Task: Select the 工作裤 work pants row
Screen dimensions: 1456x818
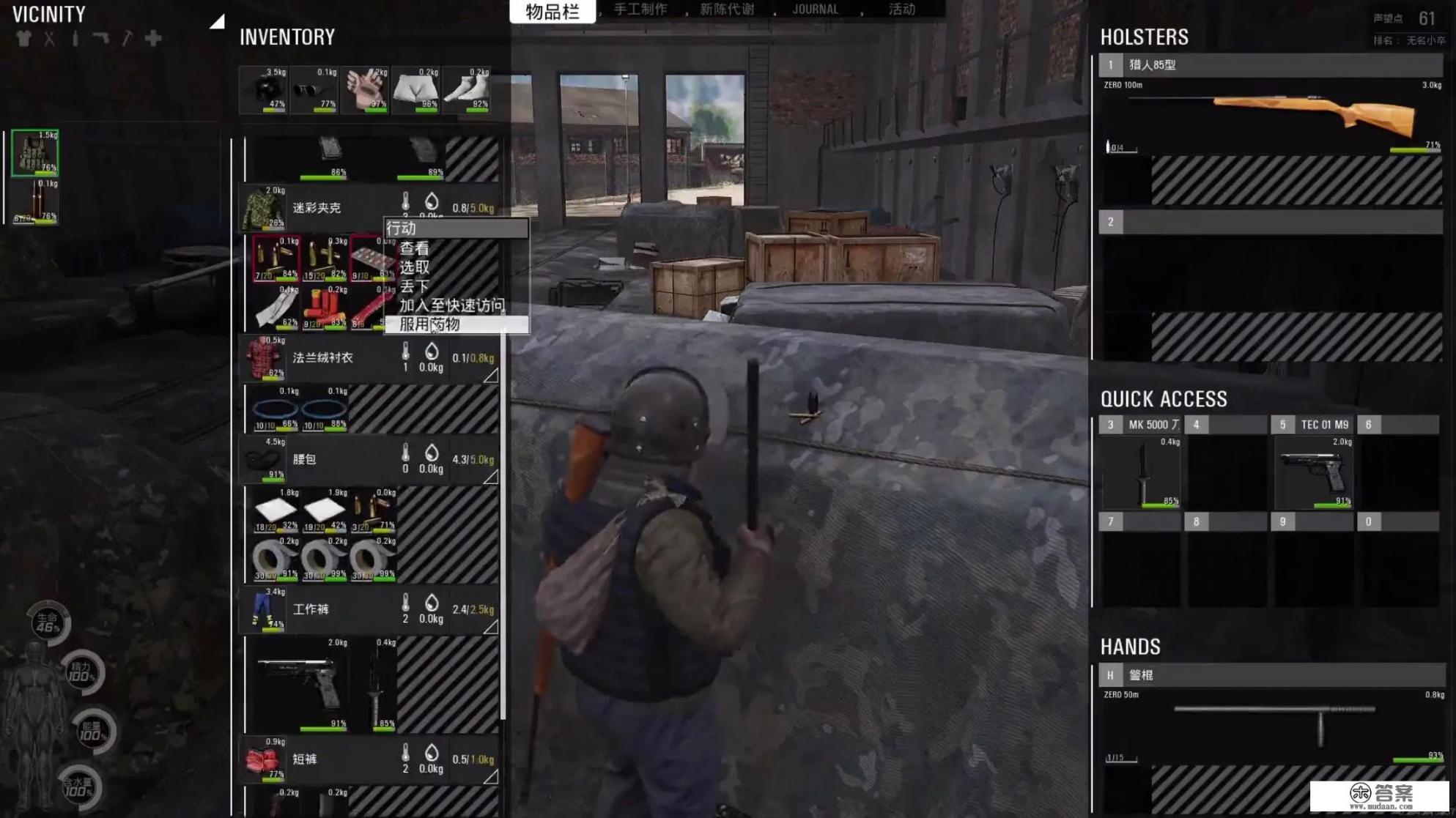Action: 311,609
